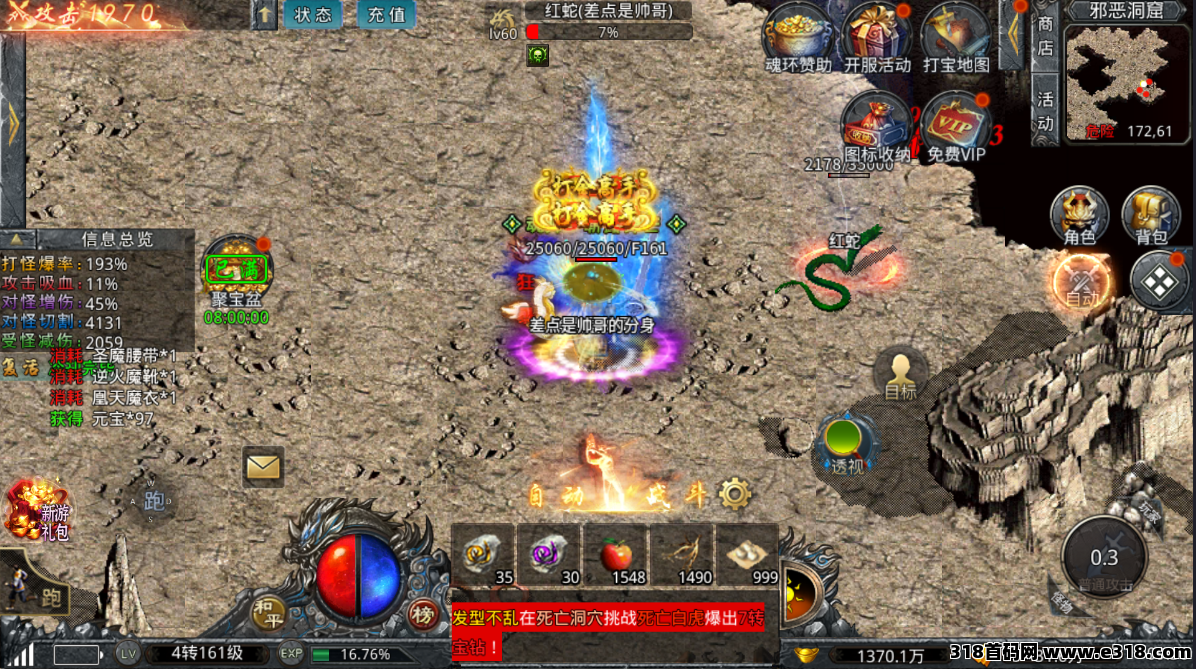The height and width of the screenshot is (669, 1196).
Task: Click the 图标收纳 icon collapse chest
Action: [876, 123]
